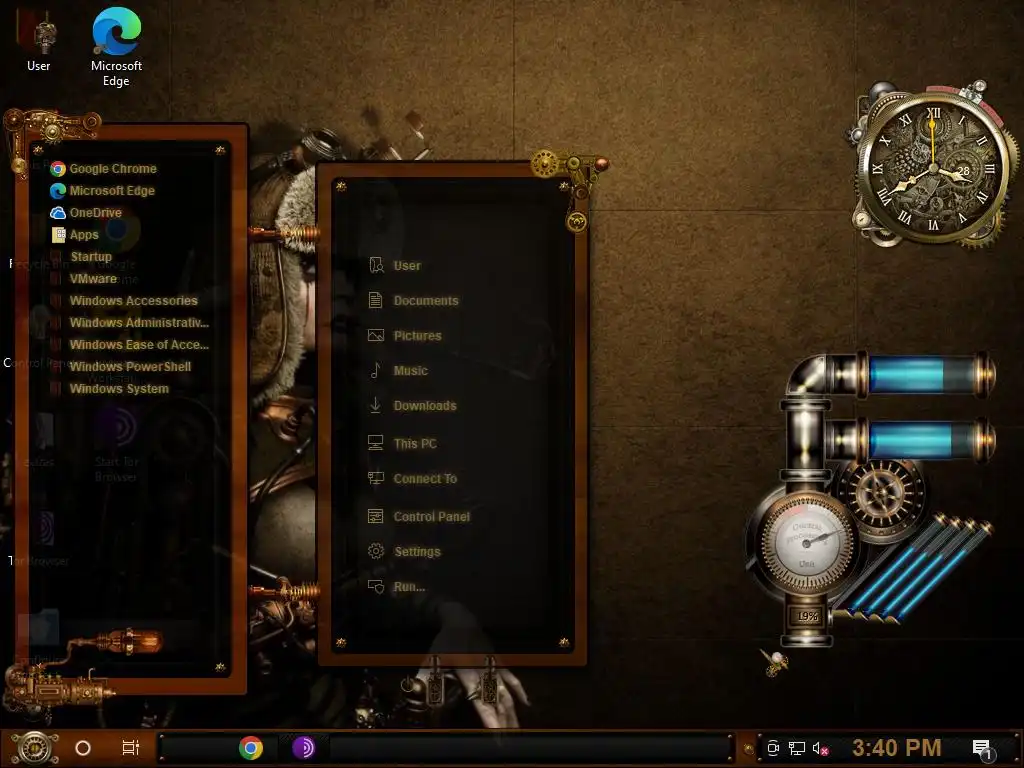This screenshot has height=768, width=1024.
Task: Open Settings with the gear icon
Action: 416,552
